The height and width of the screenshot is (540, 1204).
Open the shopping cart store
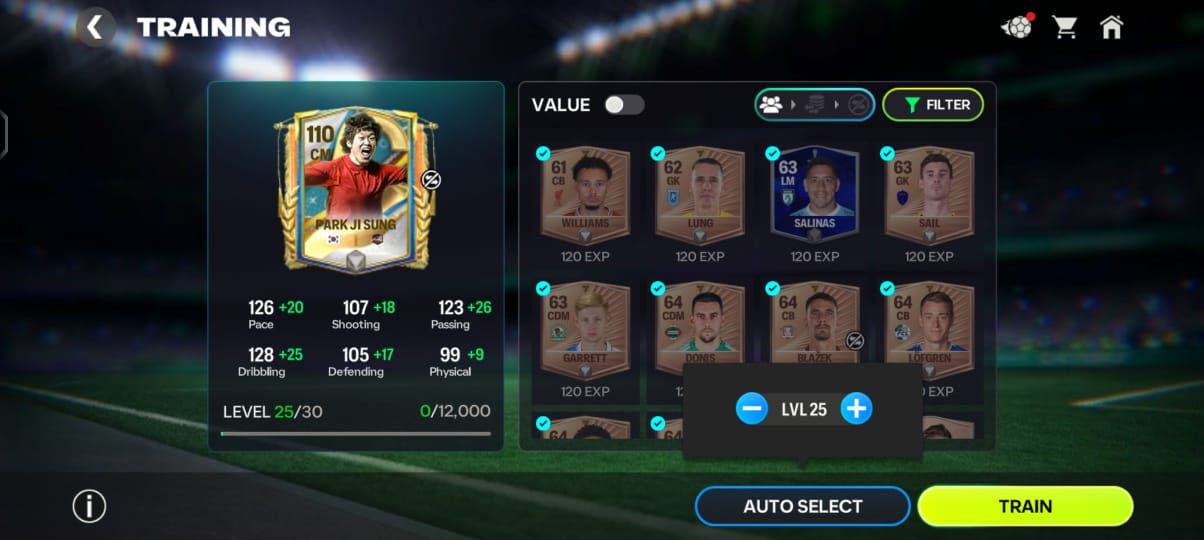click(1065, 27)
